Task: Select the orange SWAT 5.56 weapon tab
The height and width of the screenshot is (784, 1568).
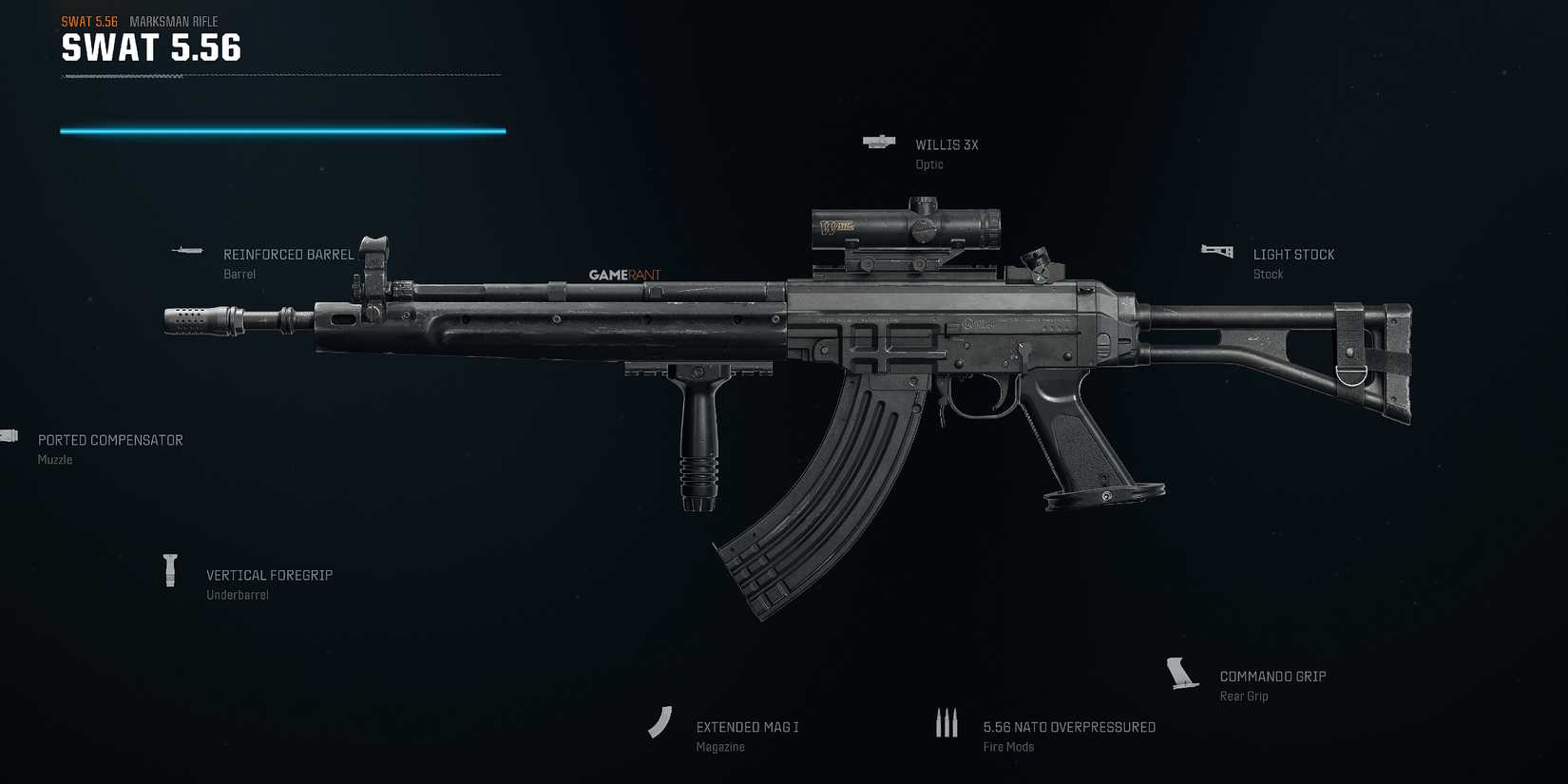Action: click(89, 21)
